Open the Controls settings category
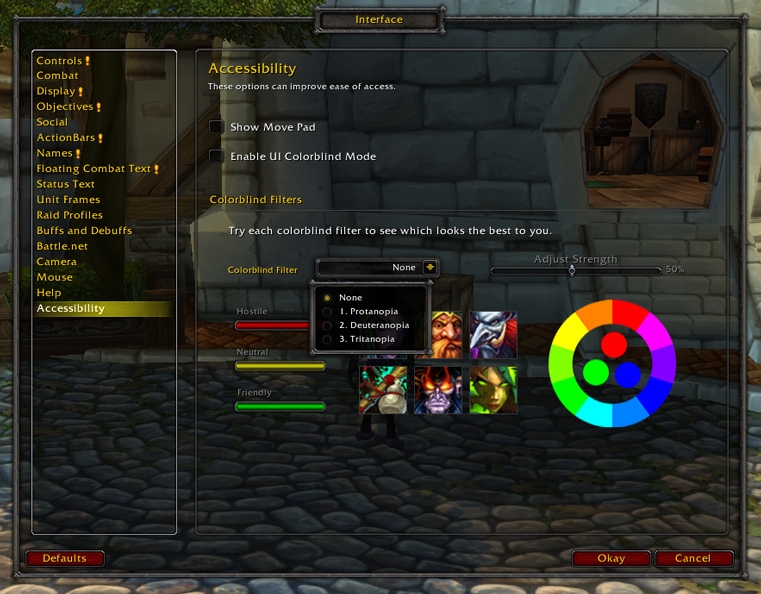Screen dimensions: 761x594 (x=59, y=61)
